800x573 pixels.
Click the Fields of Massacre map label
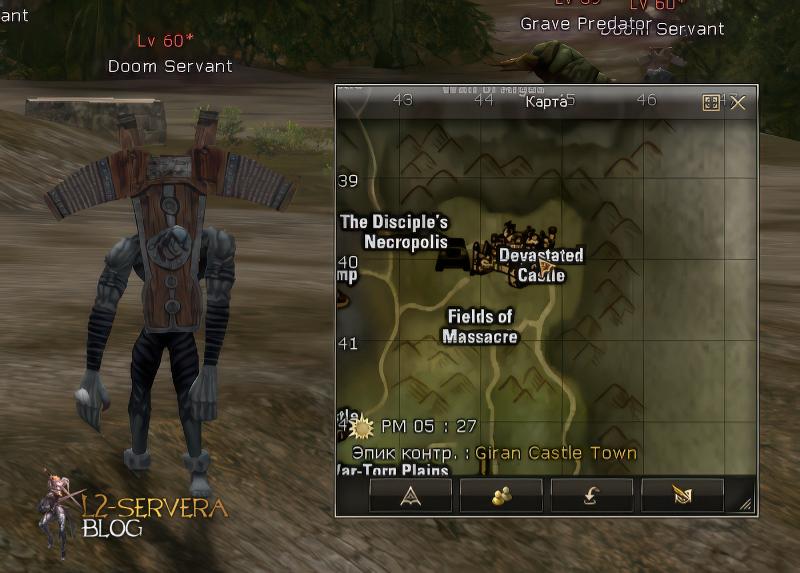(480, 327)
